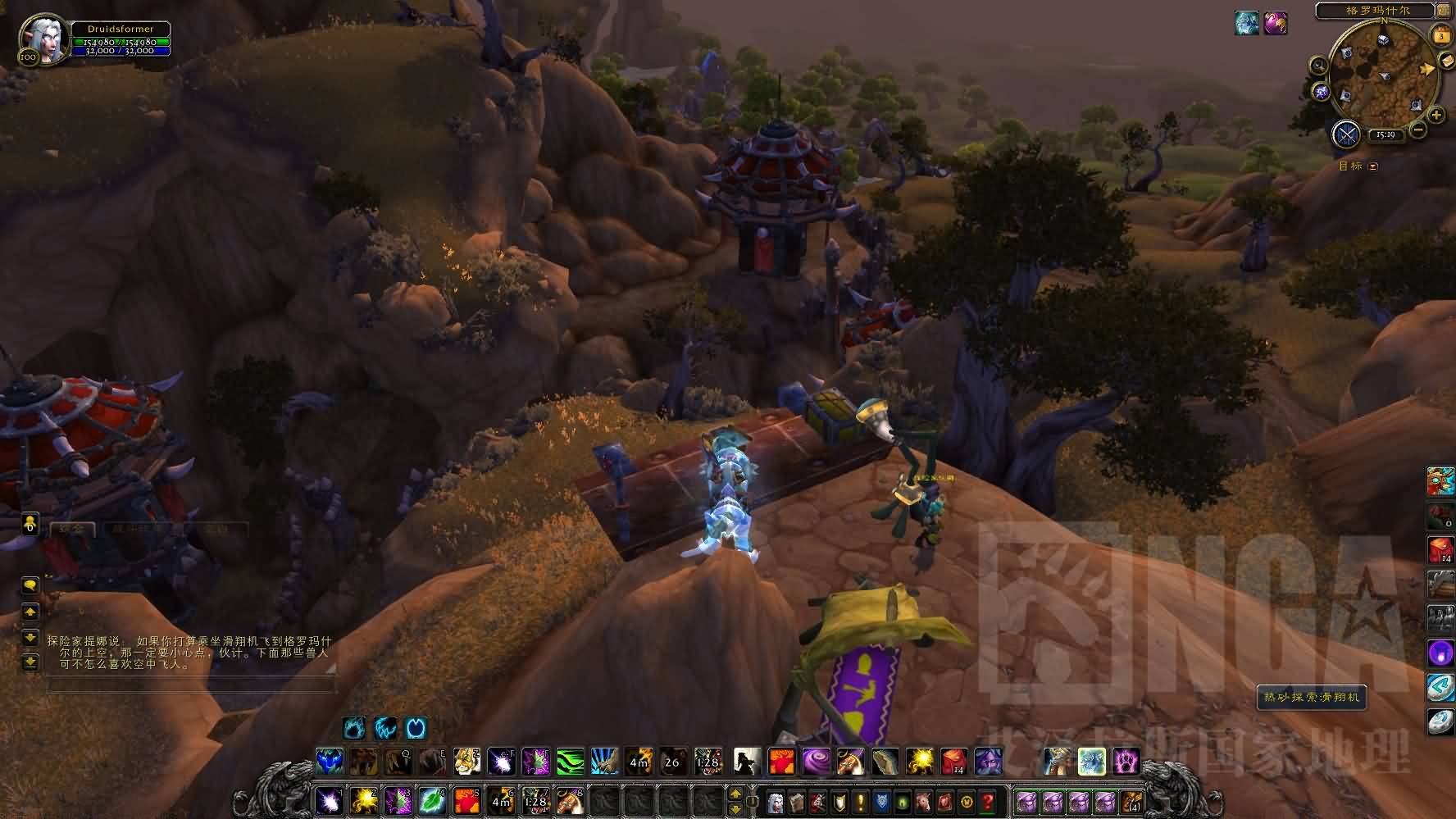Use the green leaf ability in slot 4
Viewport: 1456px width, 819px height.
[432, 799]
